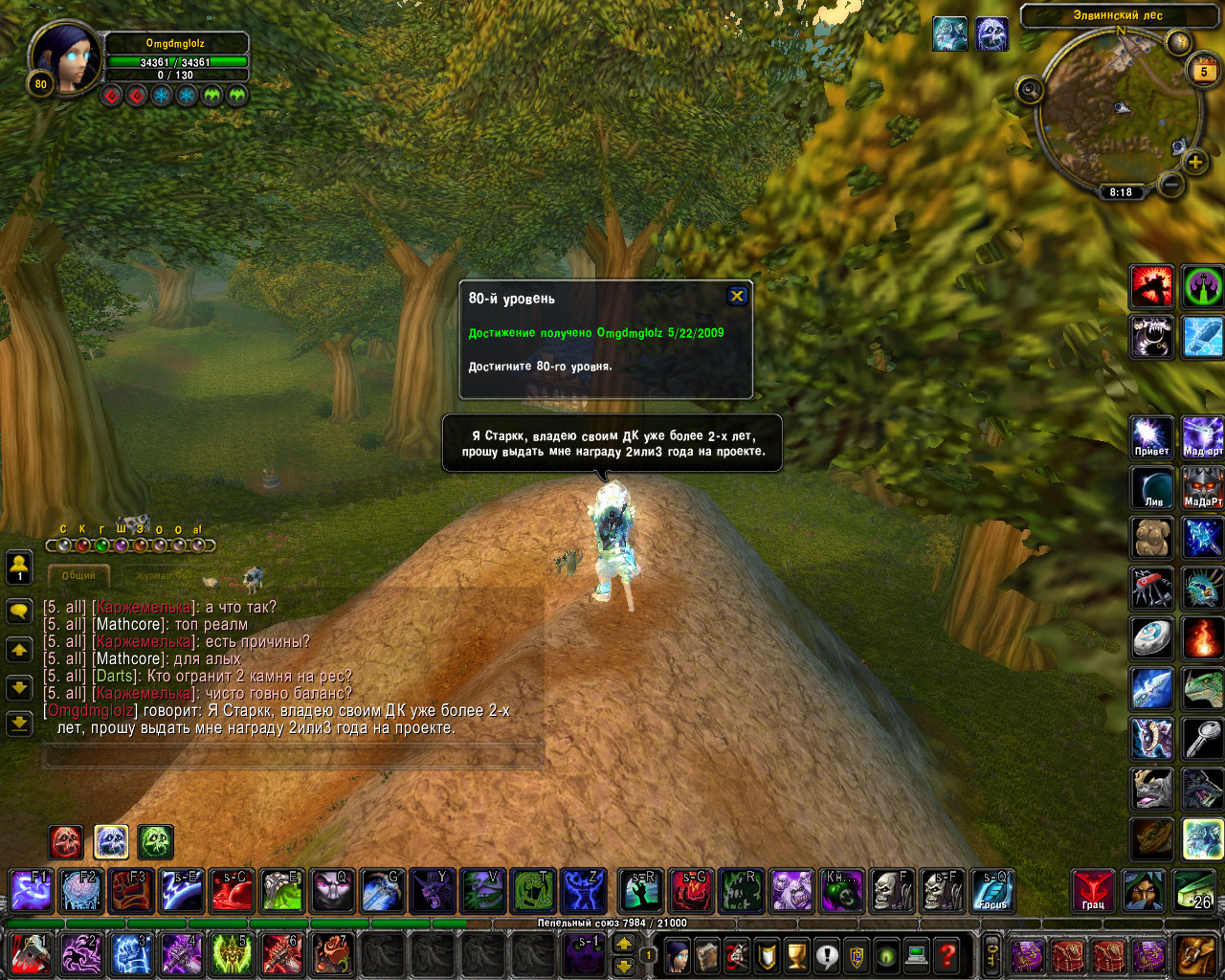Open the calendar showing day 5

click(x=1203, y=71)
